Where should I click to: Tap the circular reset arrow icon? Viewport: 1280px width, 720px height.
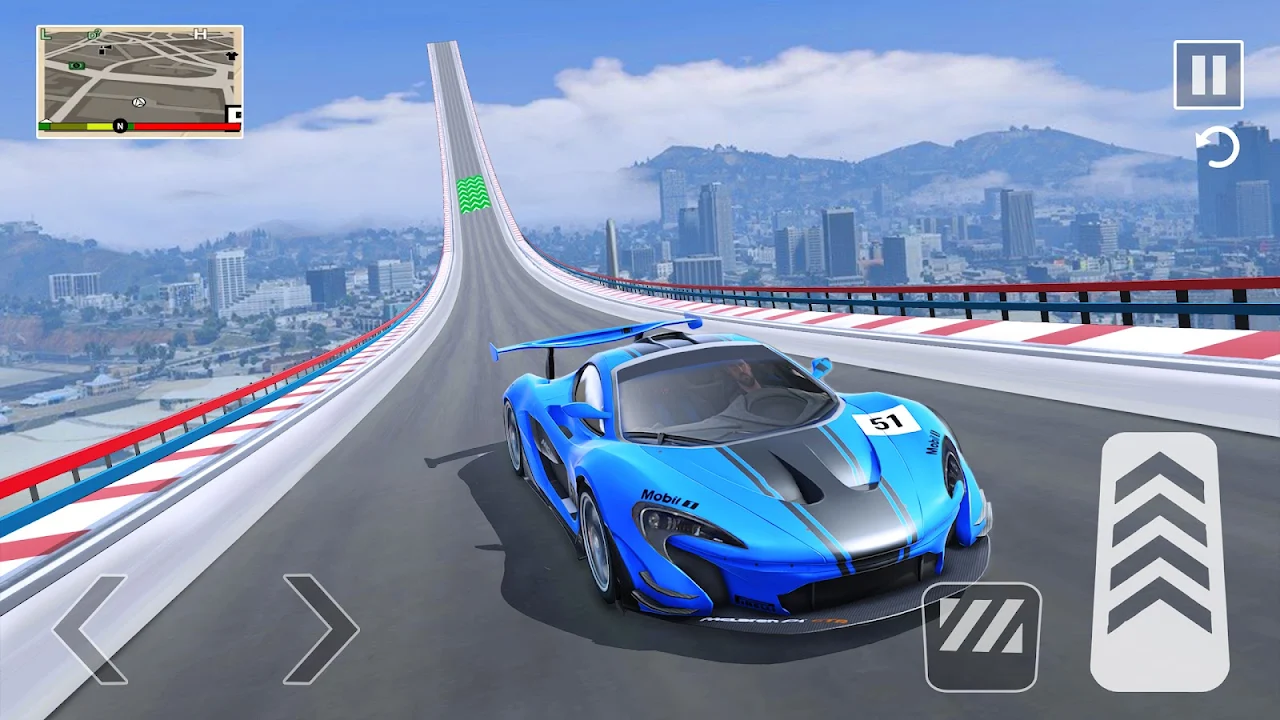point(1218,148)
